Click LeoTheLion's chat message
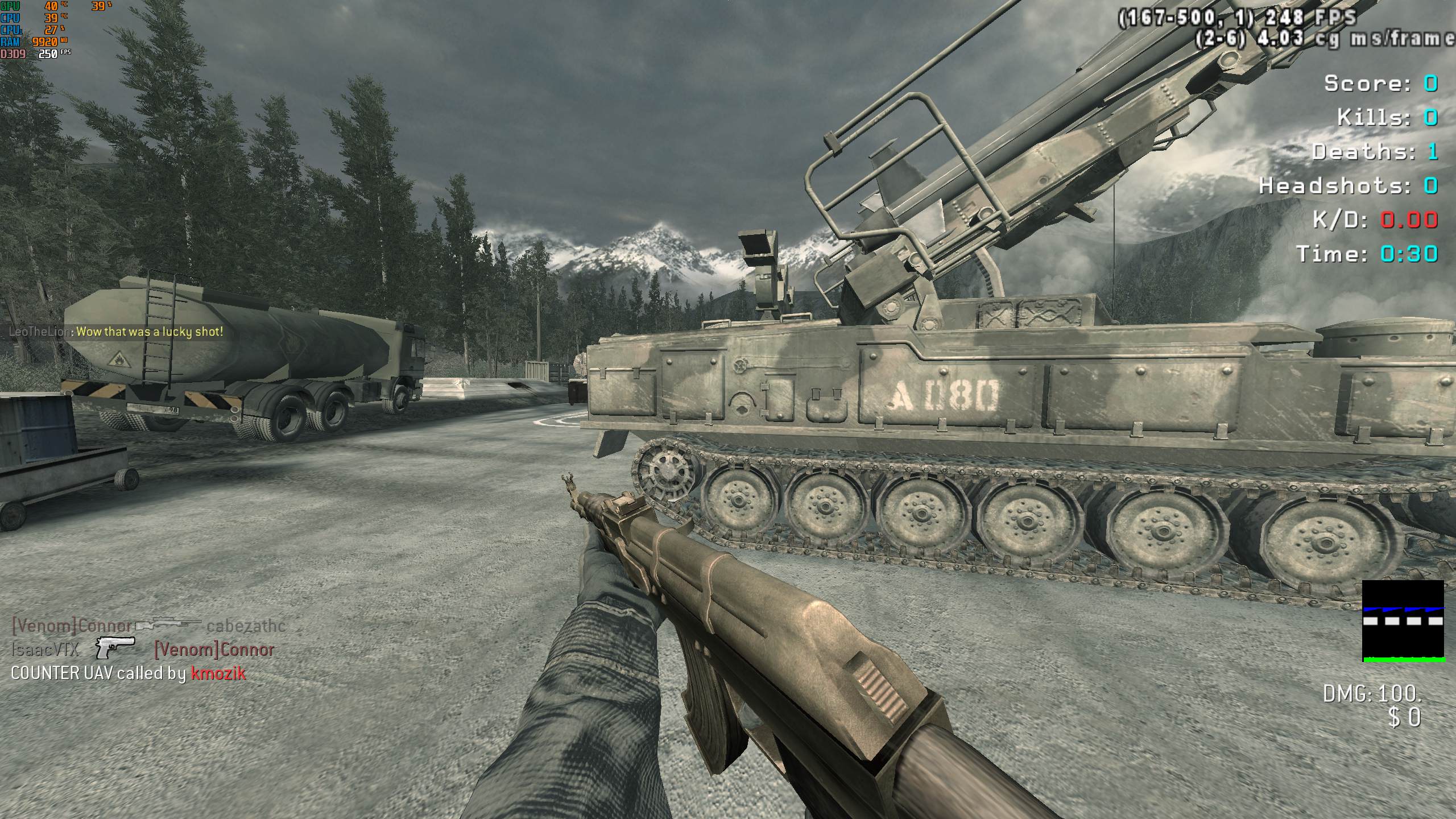Screen dimensions: 1456x819 [150, 332]
